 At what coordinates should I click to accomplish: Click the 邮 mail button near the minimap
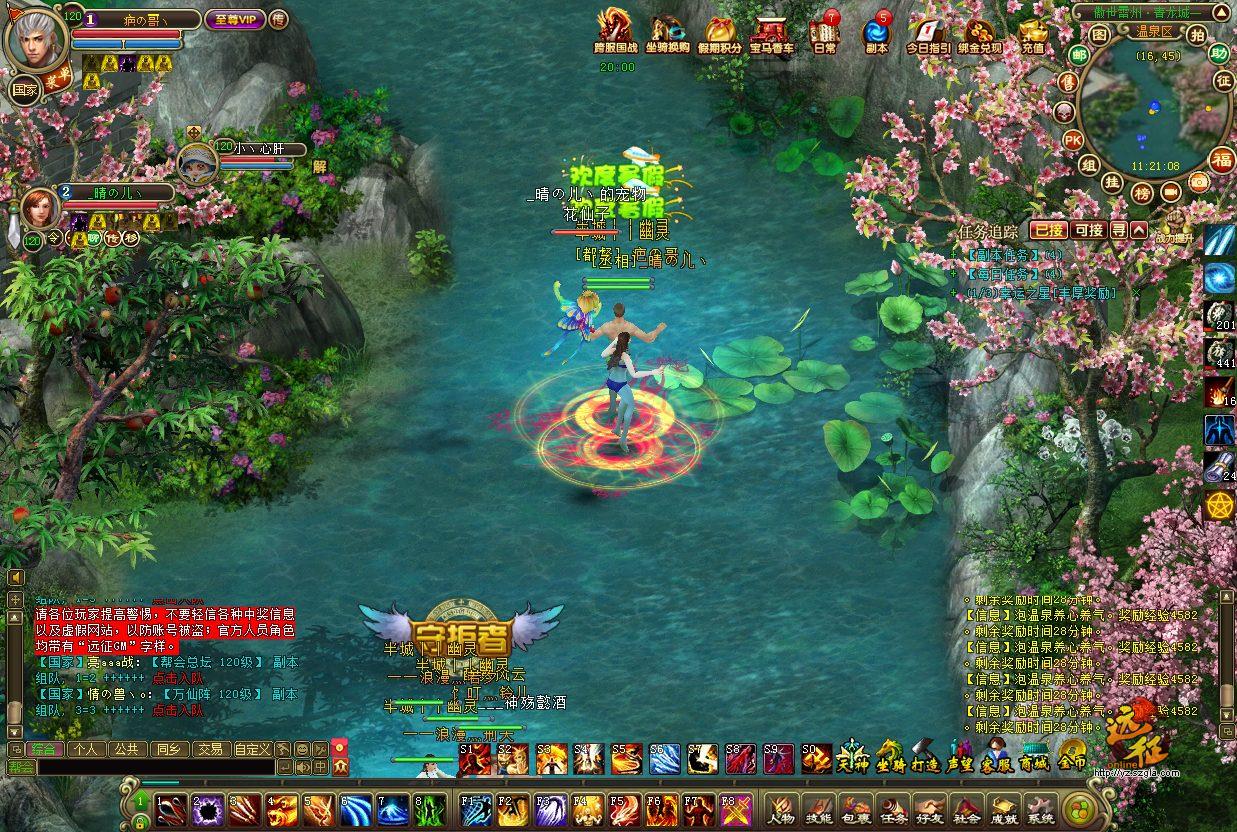click(1079, 55)
